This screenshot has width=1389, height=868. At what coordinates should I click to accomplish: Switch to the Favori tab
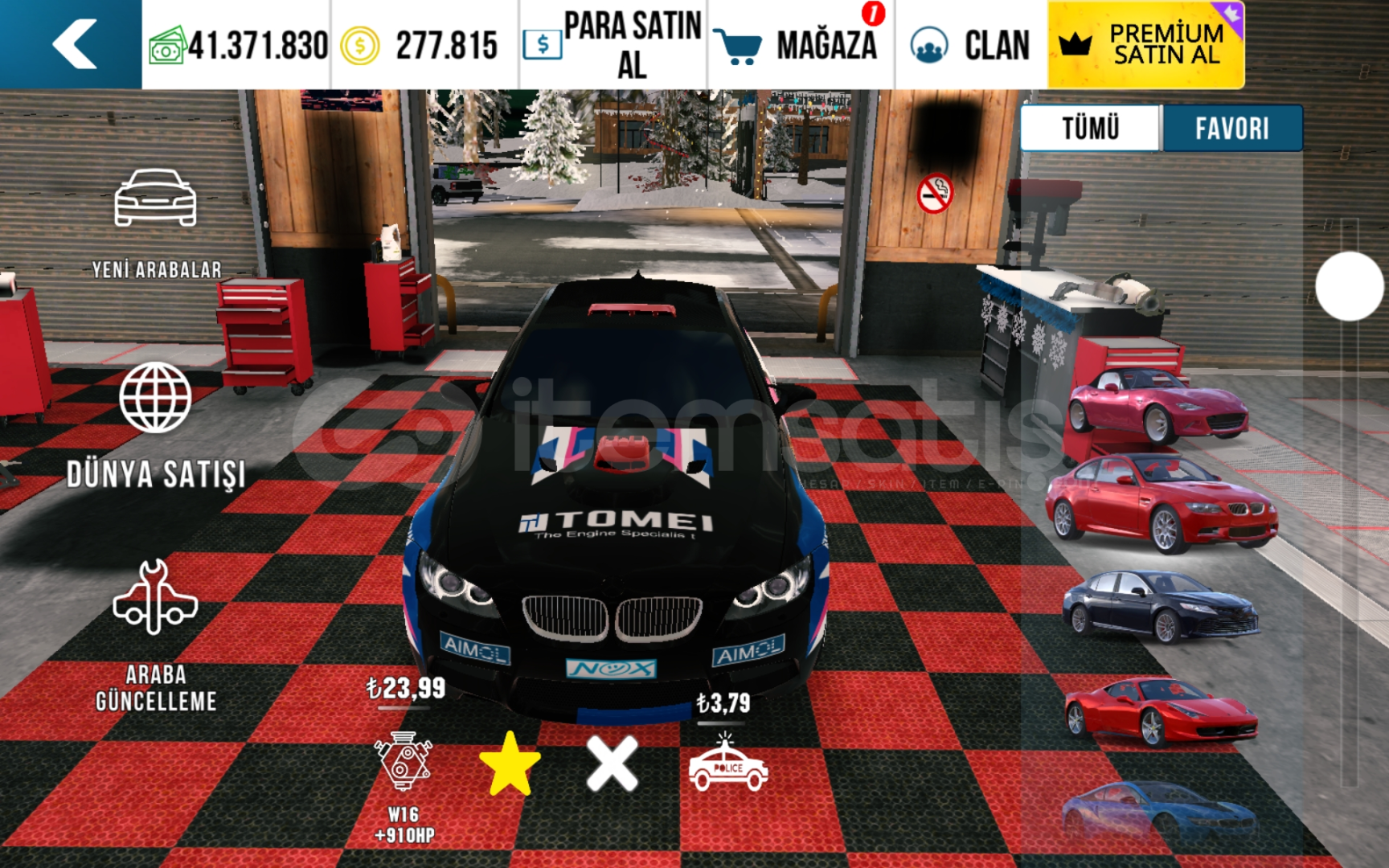pyautogui.click(x=1231, y=128)
